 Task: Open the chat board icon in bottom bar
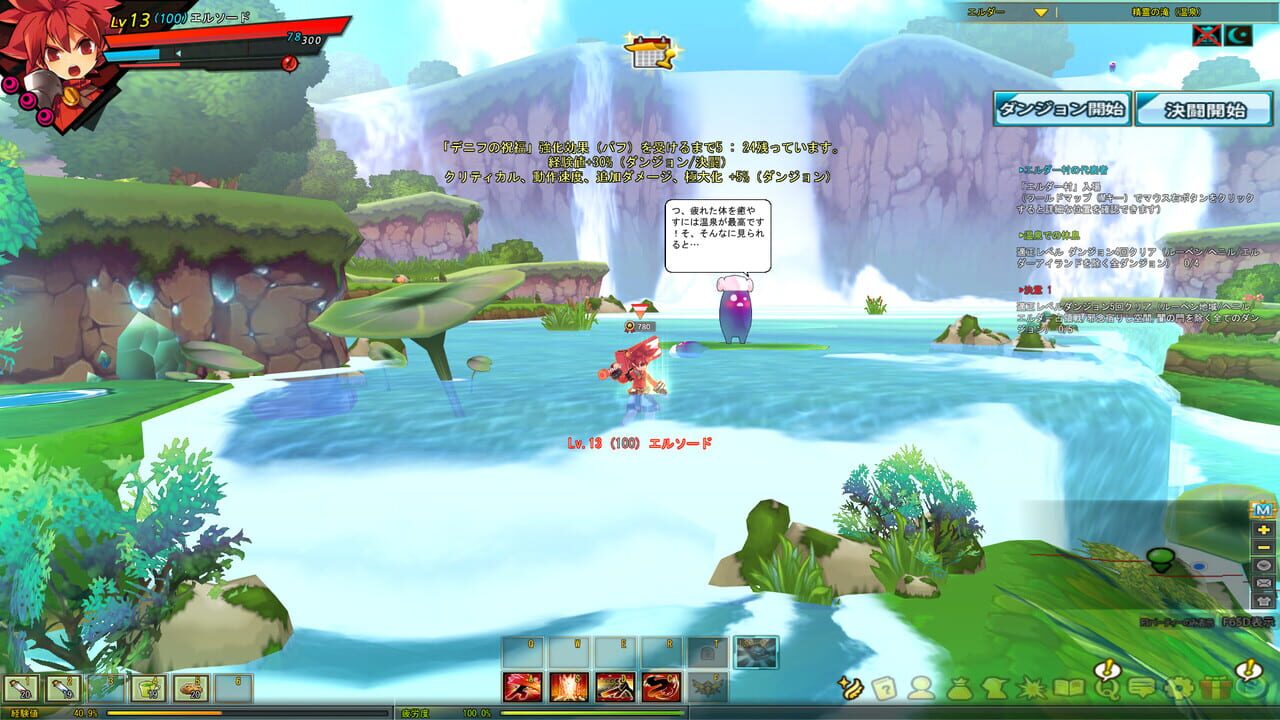[1141, 688]
